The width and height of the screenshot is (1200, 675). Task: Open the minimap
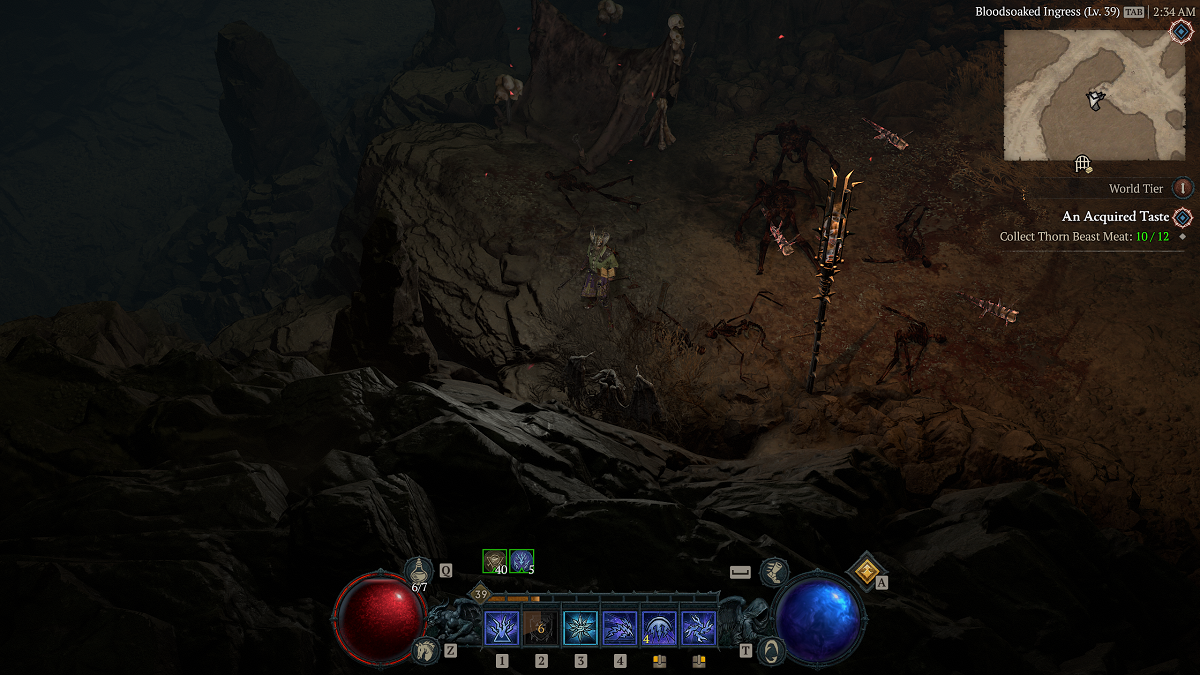point(1094,95)
